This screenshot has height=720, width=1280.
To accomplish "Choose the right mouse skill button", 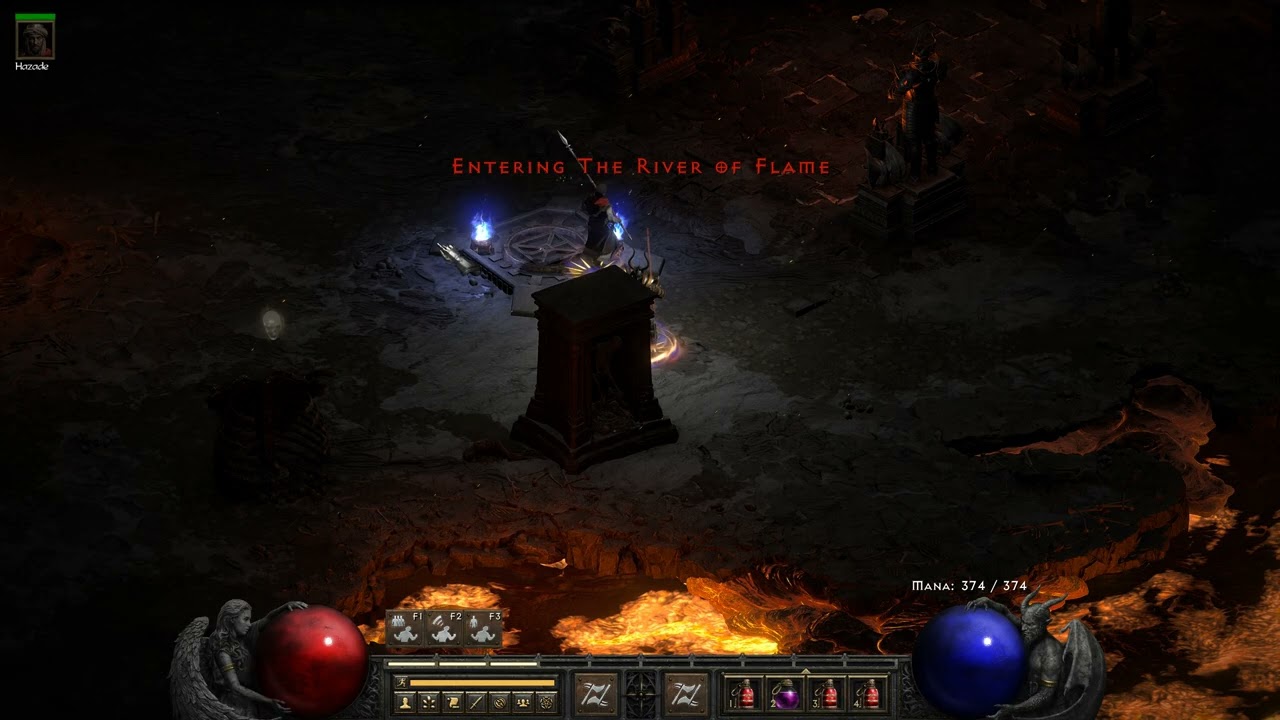I will coord(686,693).
